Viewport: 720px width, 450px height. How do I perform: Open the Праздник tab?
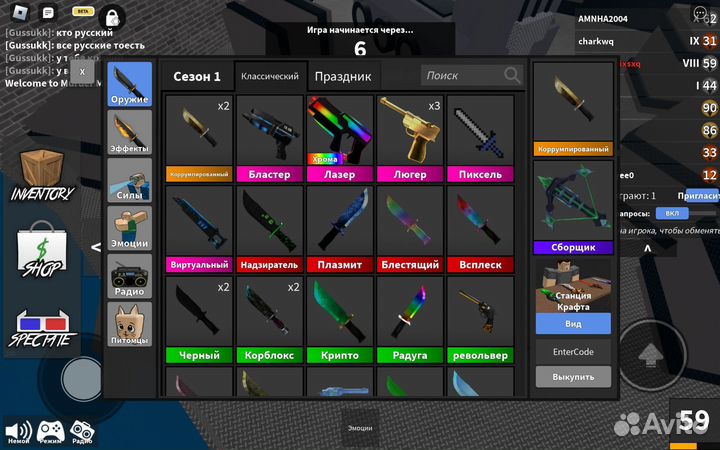tap(342, 76)
